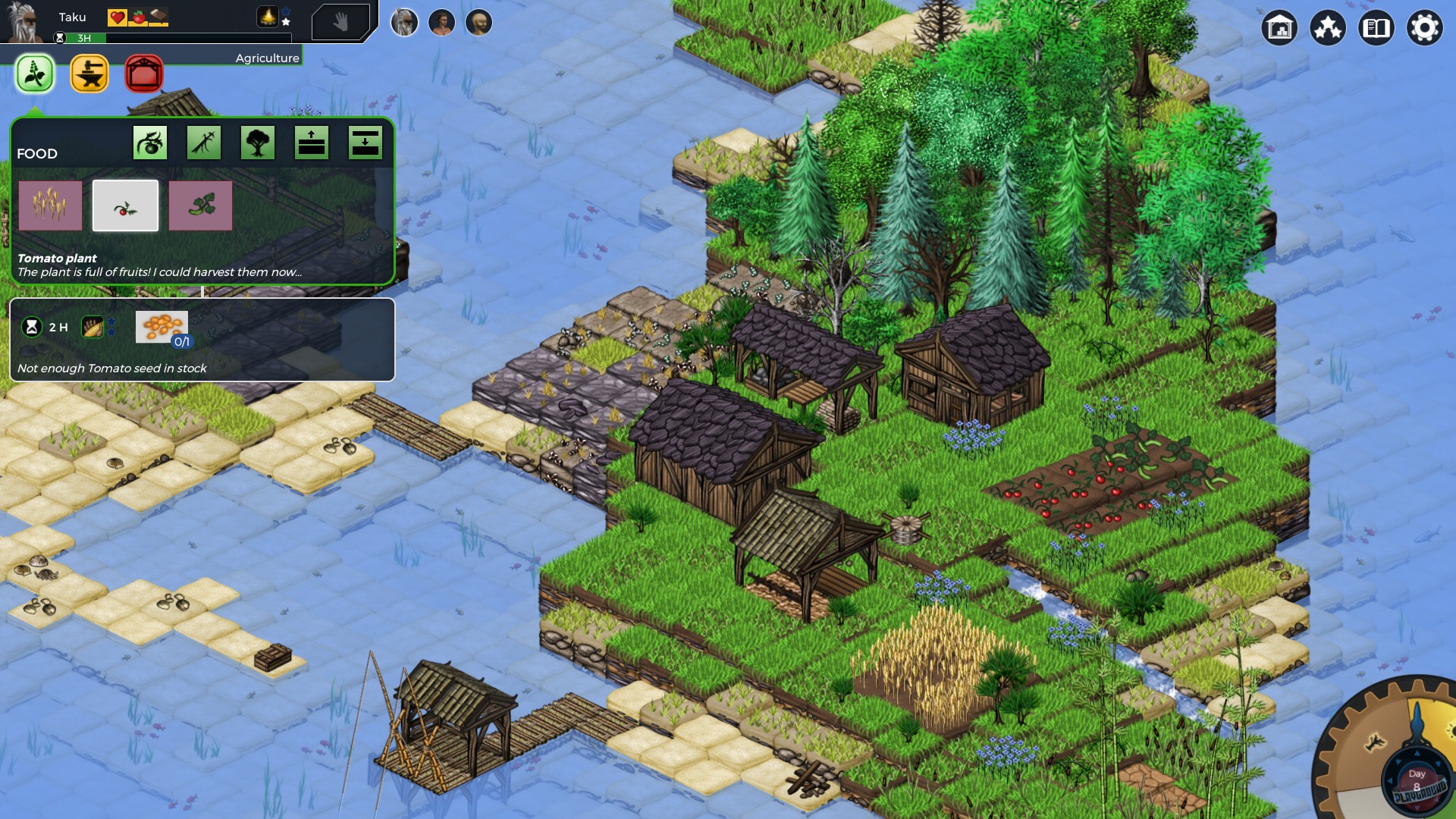
Task: Select the harvest fruits tool
Action: coord(149,142)
